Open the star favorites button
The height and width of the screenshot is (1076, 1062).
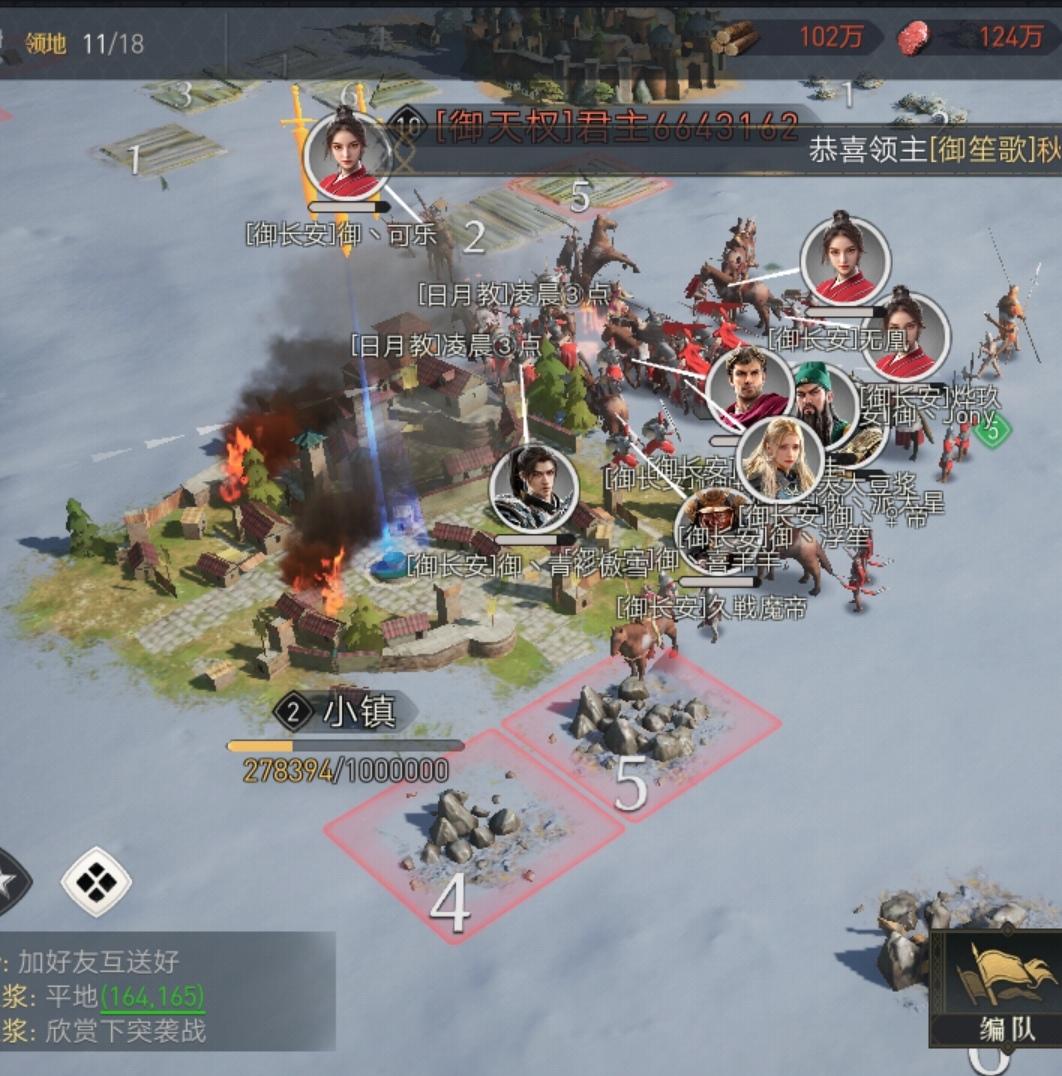pyautogui.click(x=8, y=881)
